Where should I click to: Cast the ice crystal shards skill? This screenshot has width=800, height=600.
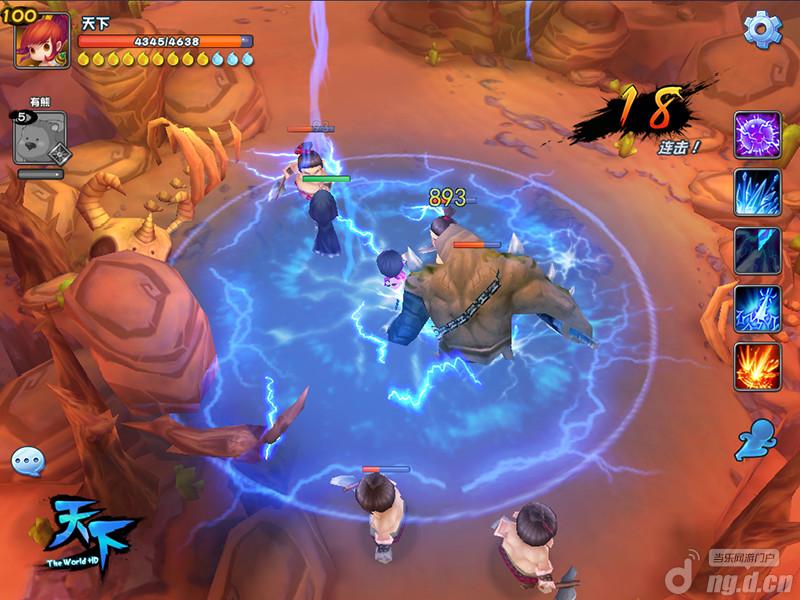click(757, 192)
